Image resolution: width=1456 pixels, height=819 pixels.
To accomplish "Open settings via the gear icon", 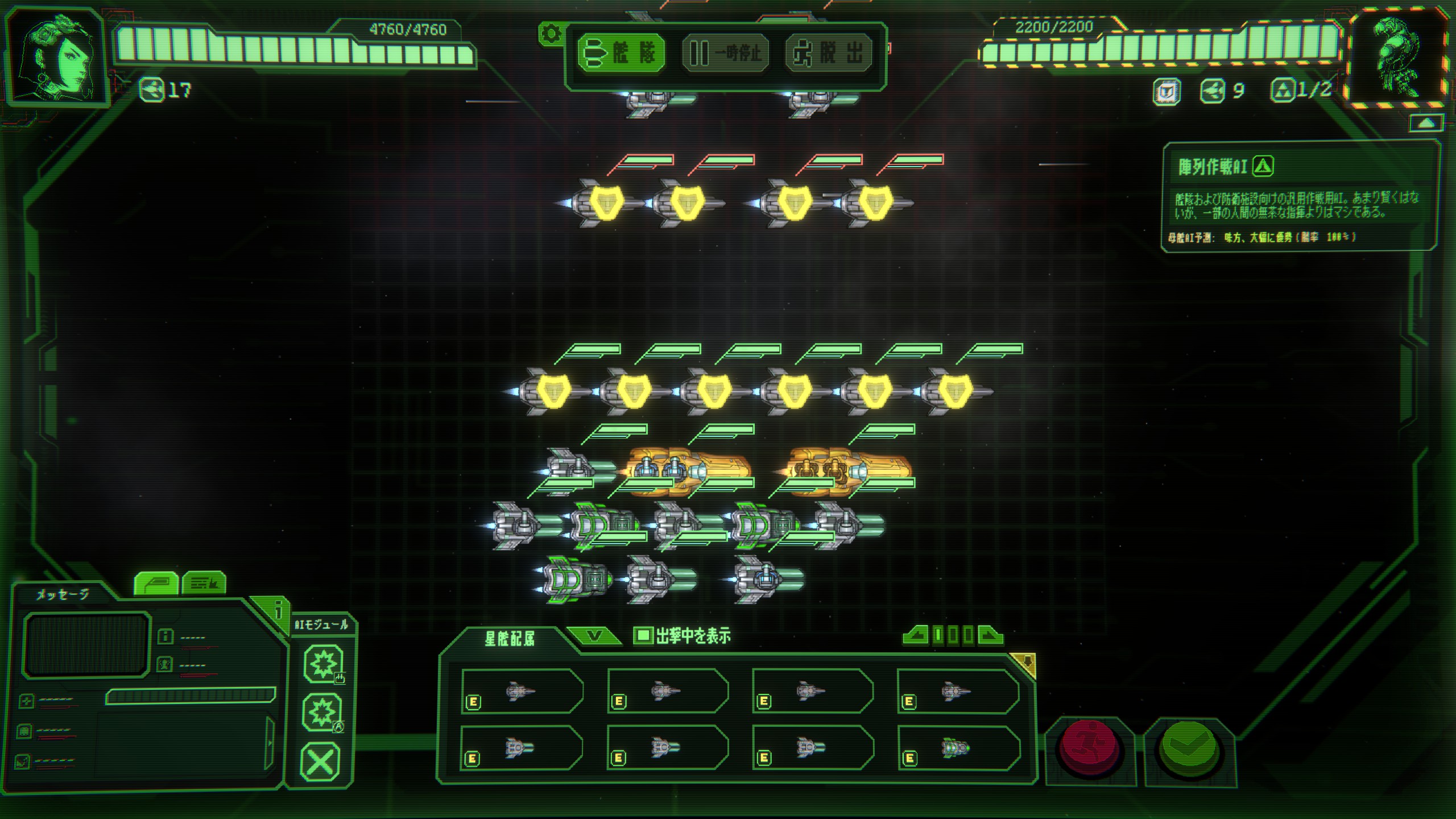I will tap(551, 34).
